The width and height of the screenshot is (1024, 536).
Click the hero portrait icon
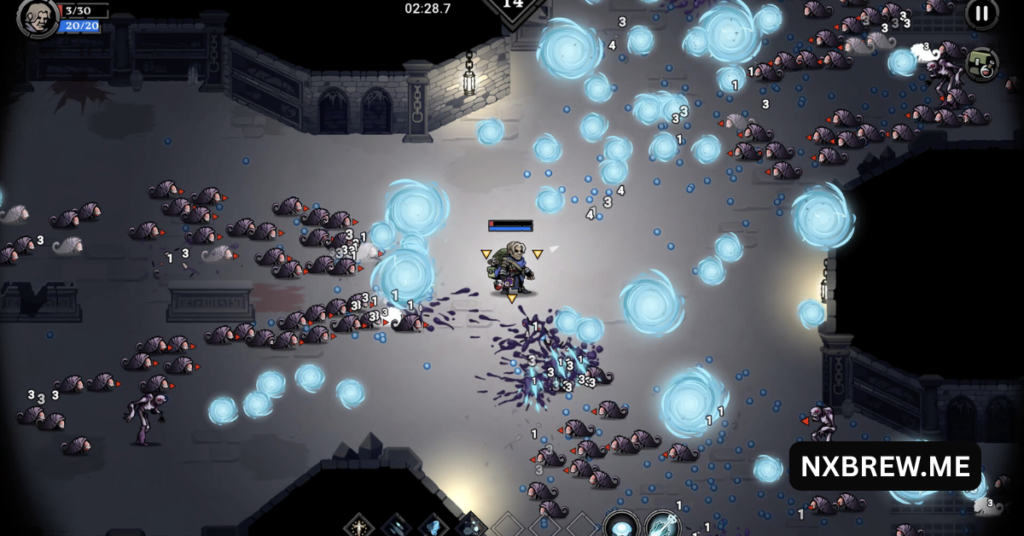coord(37,17)
